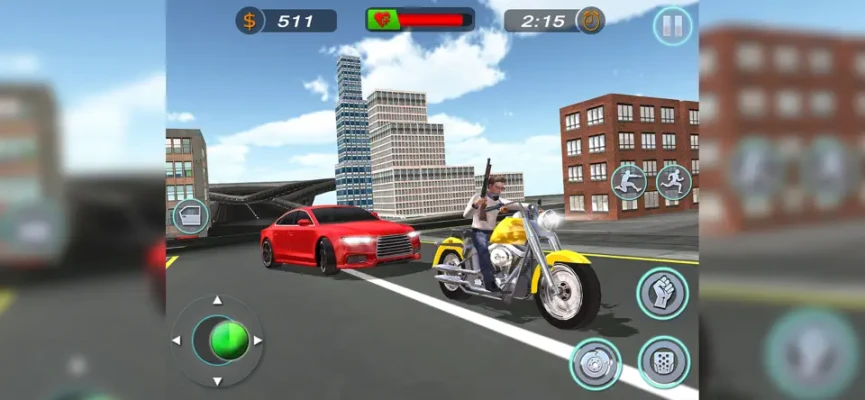865x400 pixels.
Task: Tap the green joystick knob
Action: pyautogui.click(x=229, y=340)
